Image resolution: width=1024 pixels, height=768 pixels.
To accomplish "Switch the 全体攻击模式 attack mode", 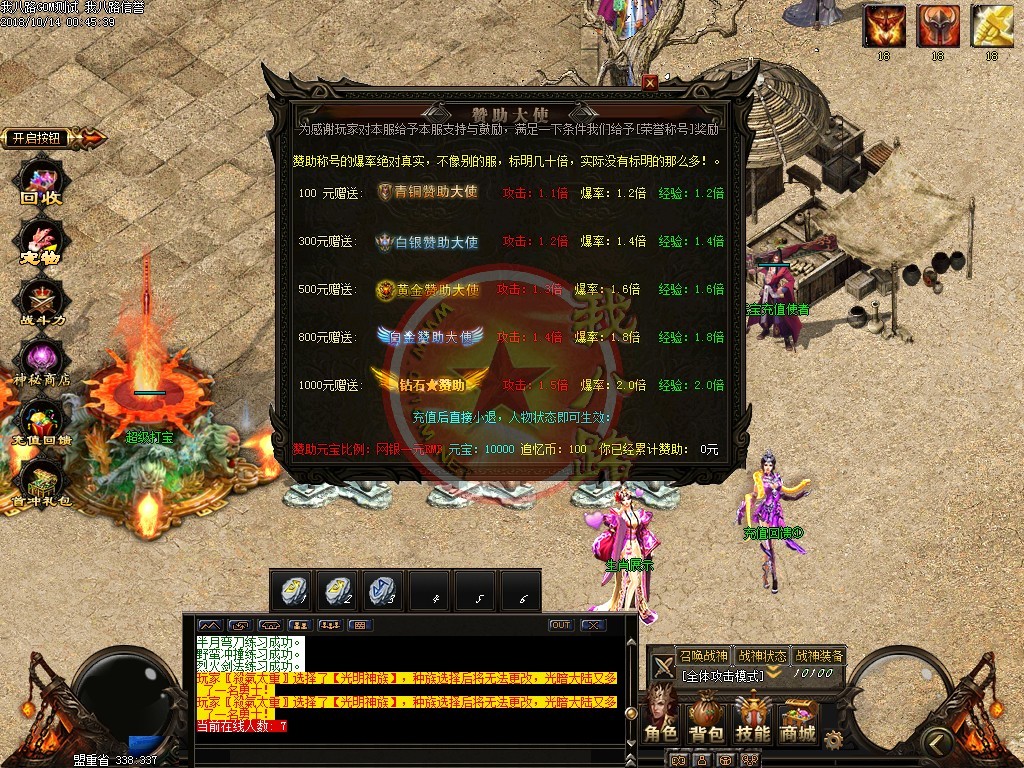I will (723, 675).
